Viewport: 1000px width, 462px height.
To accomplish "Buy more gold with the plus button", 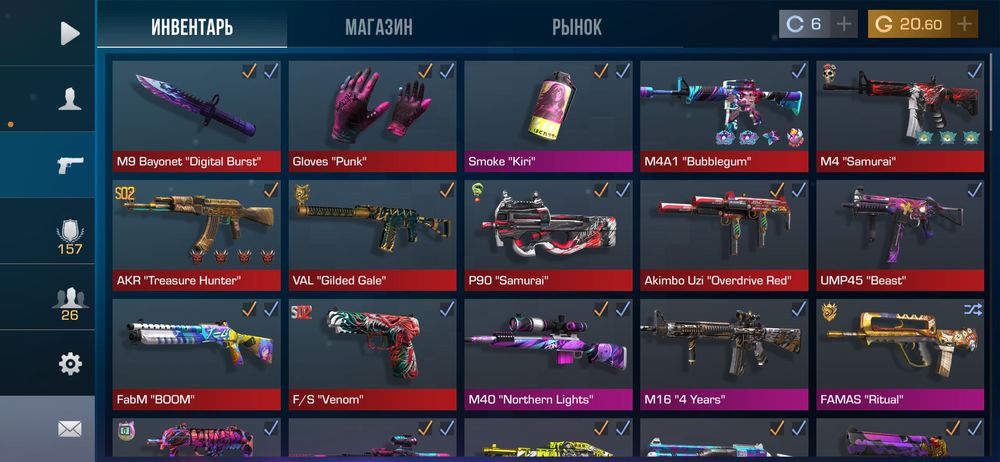I will pyautogui.click(x=964, y=24).
